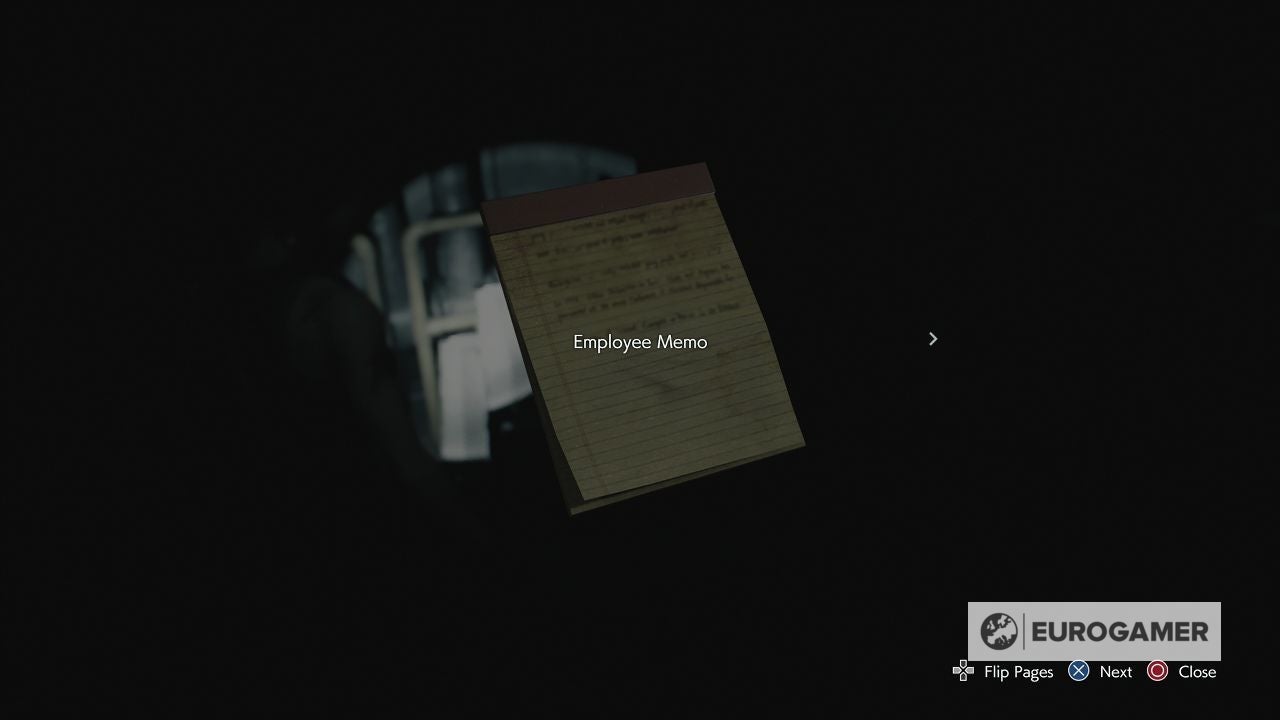Click the Eurogamer logo banner
This screenshot has height=720, width=1280.
point(1094,631)
